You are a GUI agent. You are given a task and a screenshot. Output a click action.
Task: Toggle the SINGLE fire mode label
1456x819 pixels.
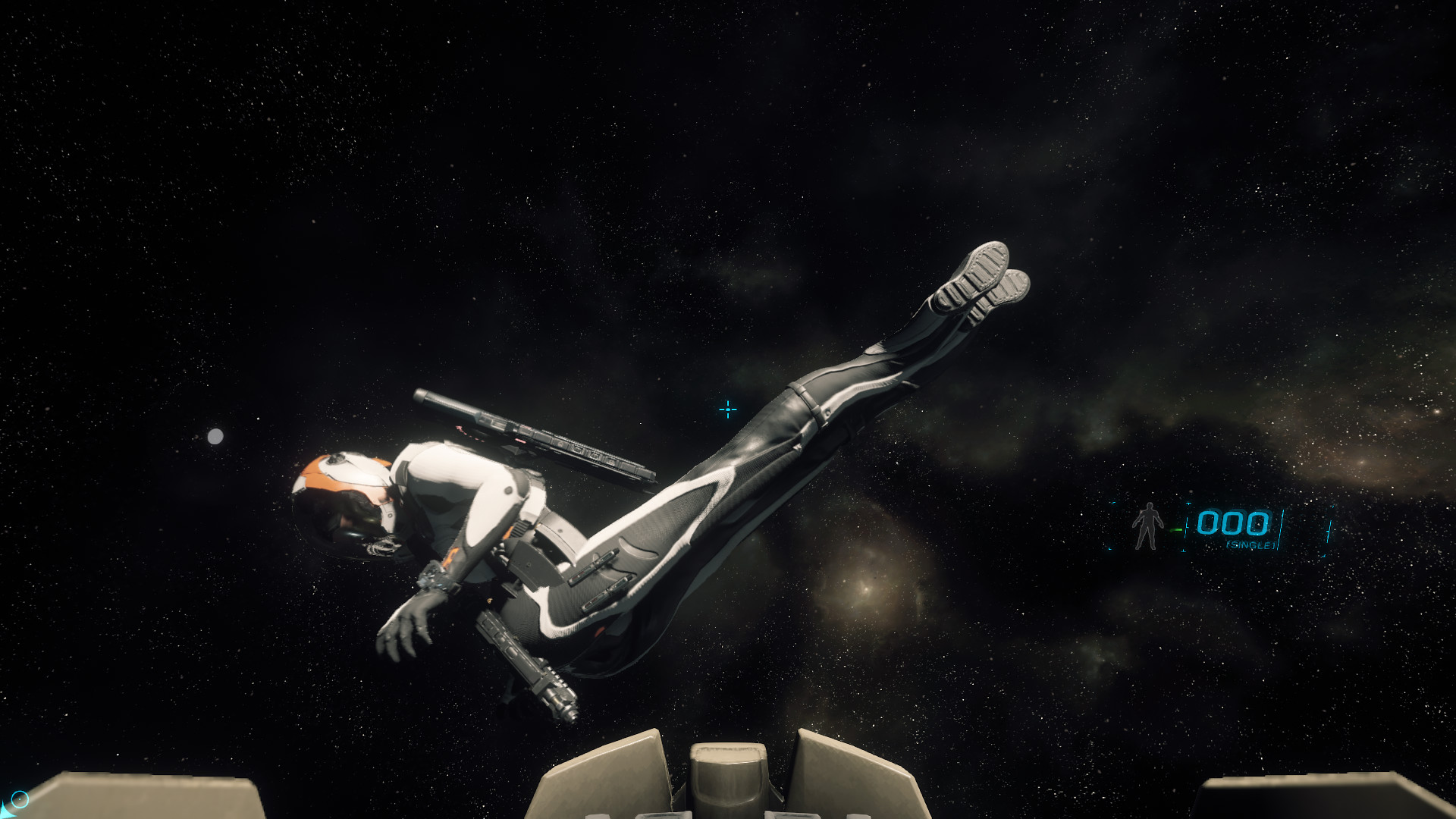click(x=1251, y=545)
